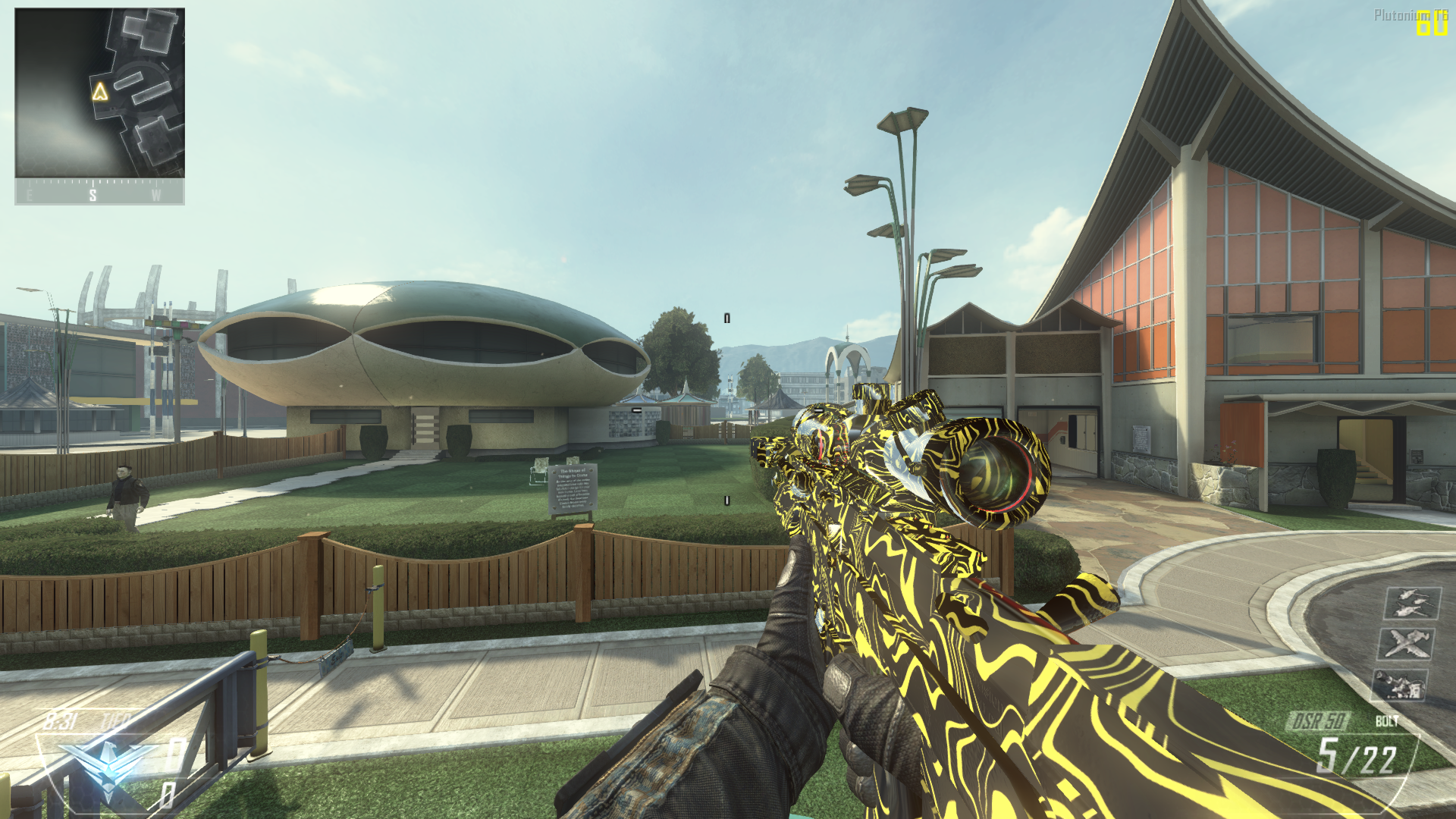Viewport: 1456px width, 819px height.
Task: Choose the sentry turret scorestreak icon
Action: (1399, 685)
